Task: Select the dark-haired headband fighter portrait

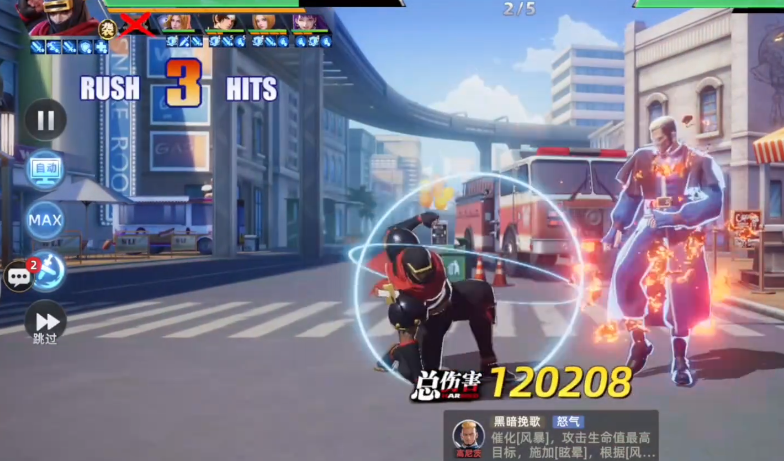Action: (x=224, y=22)
